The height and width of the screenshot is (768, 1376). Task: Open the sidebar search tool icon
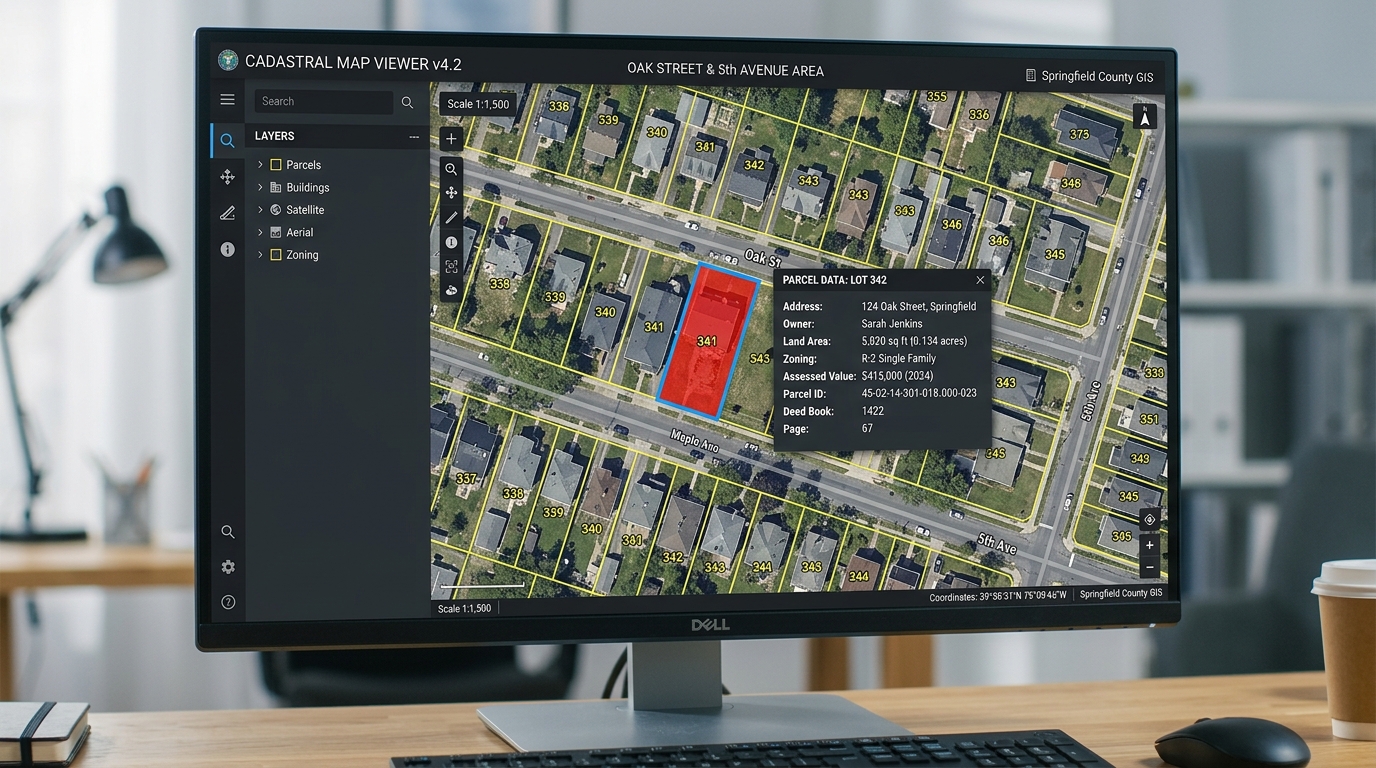point(227,140)
